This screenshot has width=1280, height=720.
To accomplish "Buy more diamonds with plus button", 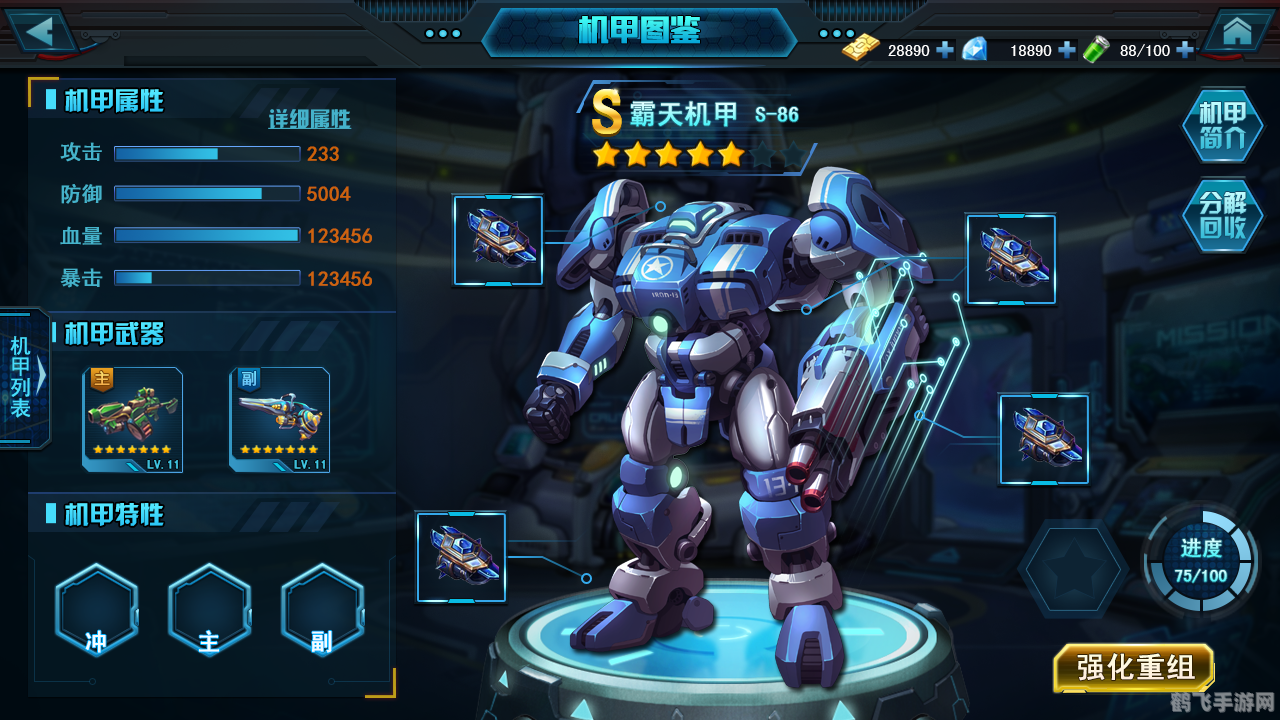I will [1067, 50].
